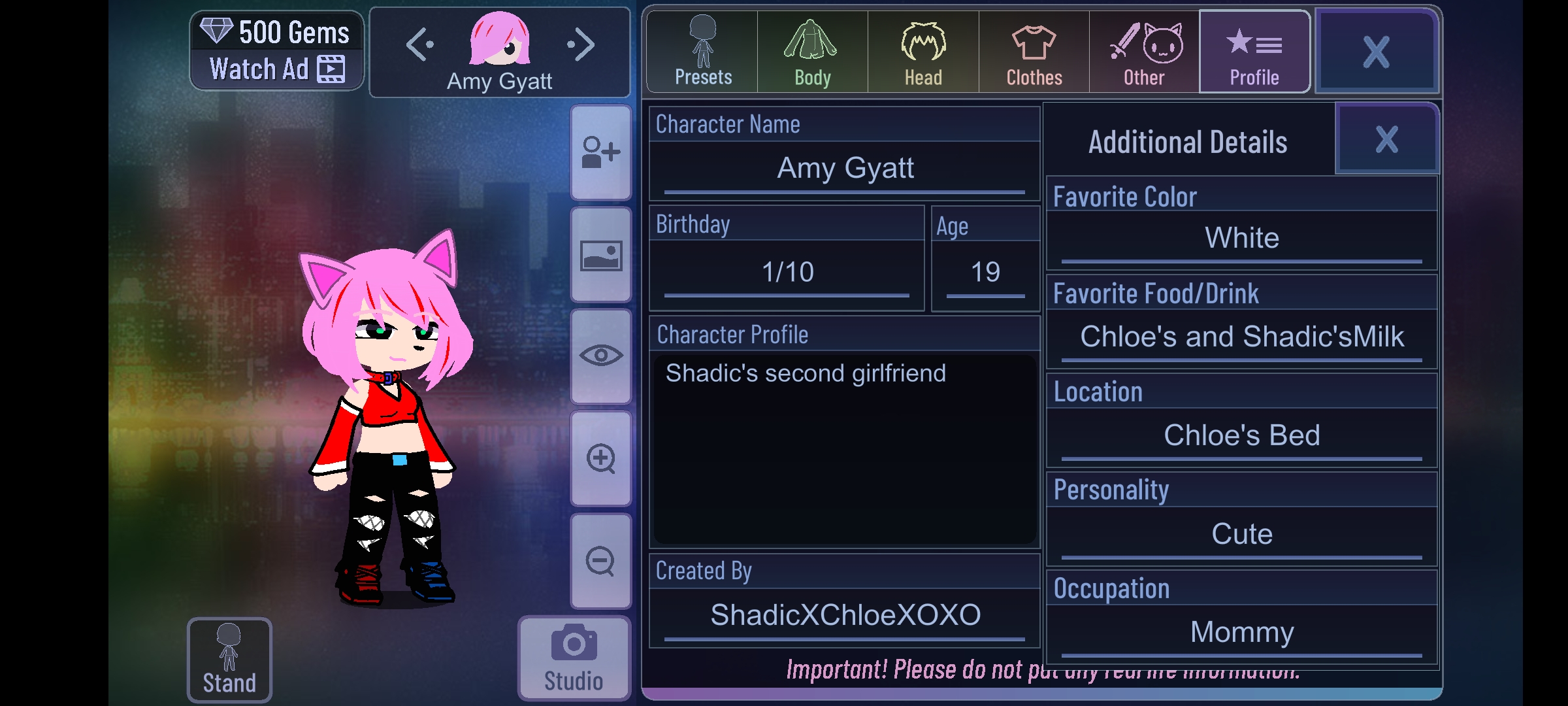Edit the Character Profile text box

point(845,448)
